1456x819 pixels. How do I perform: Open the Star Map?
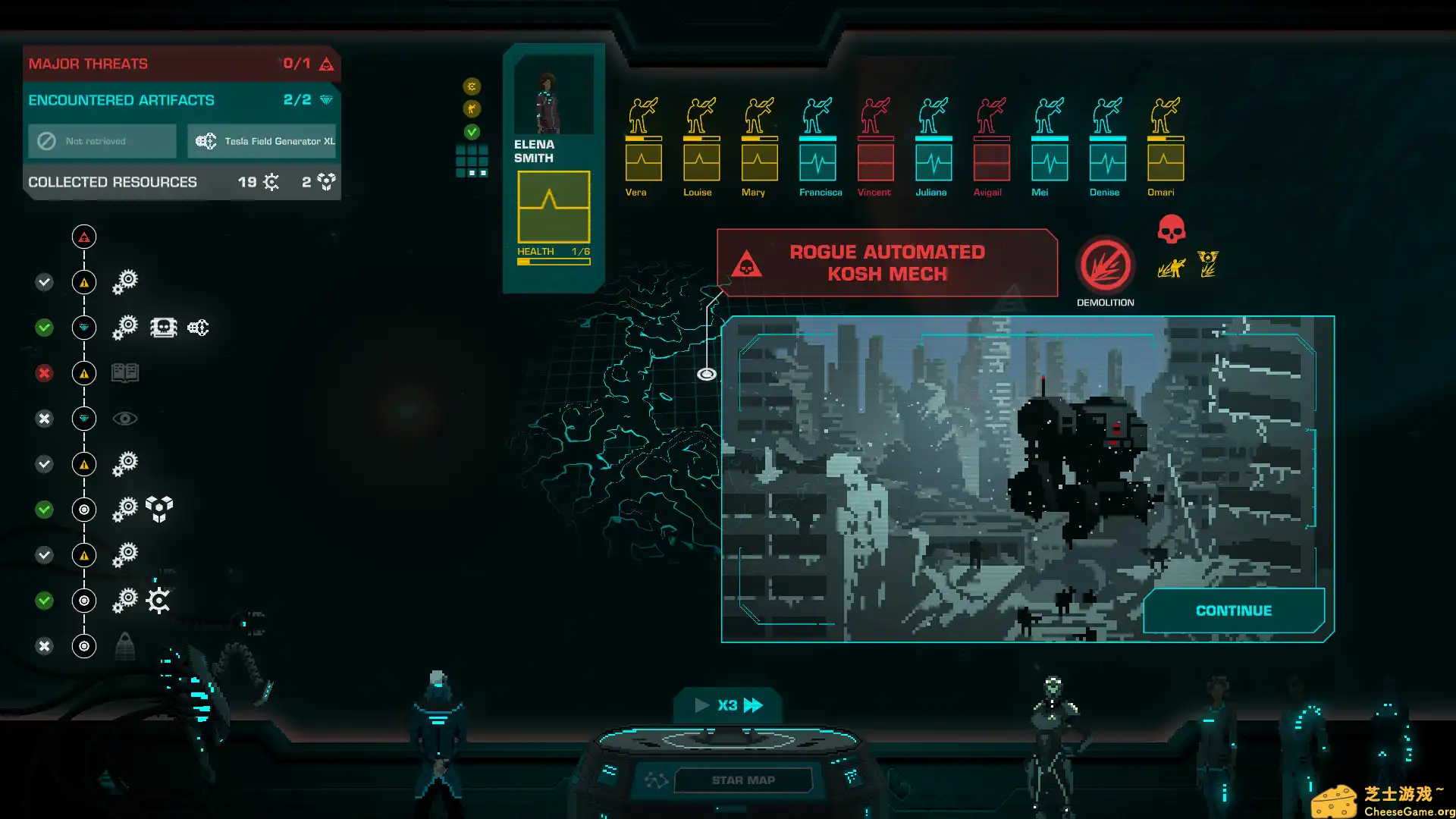742,780
